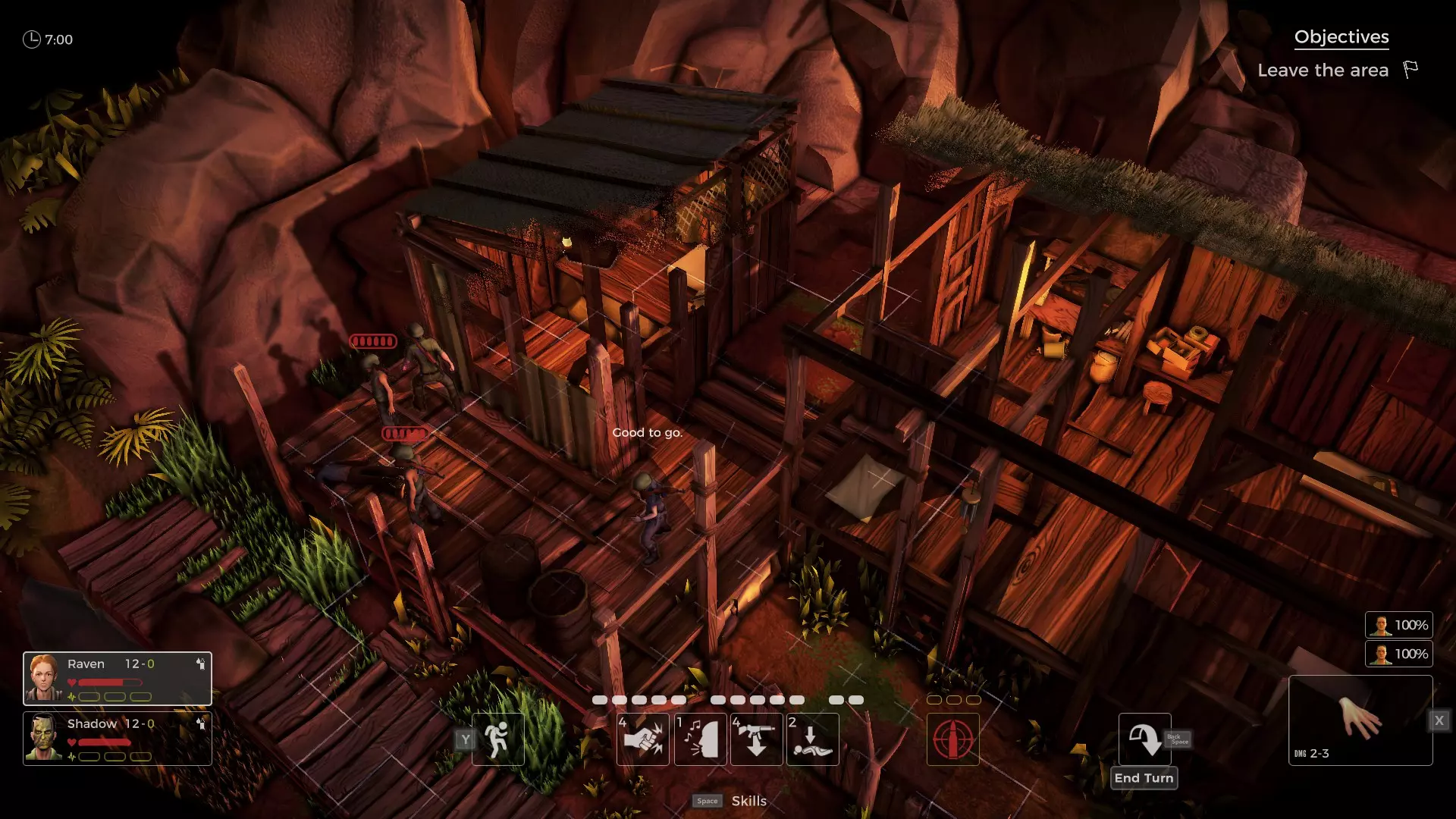Select Raven's character panel
The height and width of the screenshot is (819, 1456).
[117, 678]
